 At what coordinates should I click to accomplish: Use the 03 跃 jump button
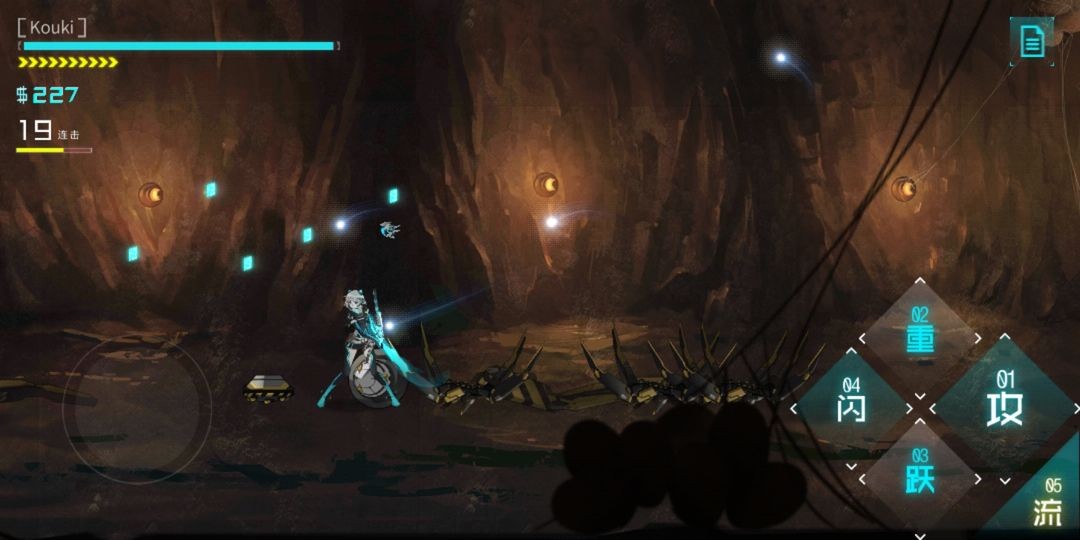point(920,476)
